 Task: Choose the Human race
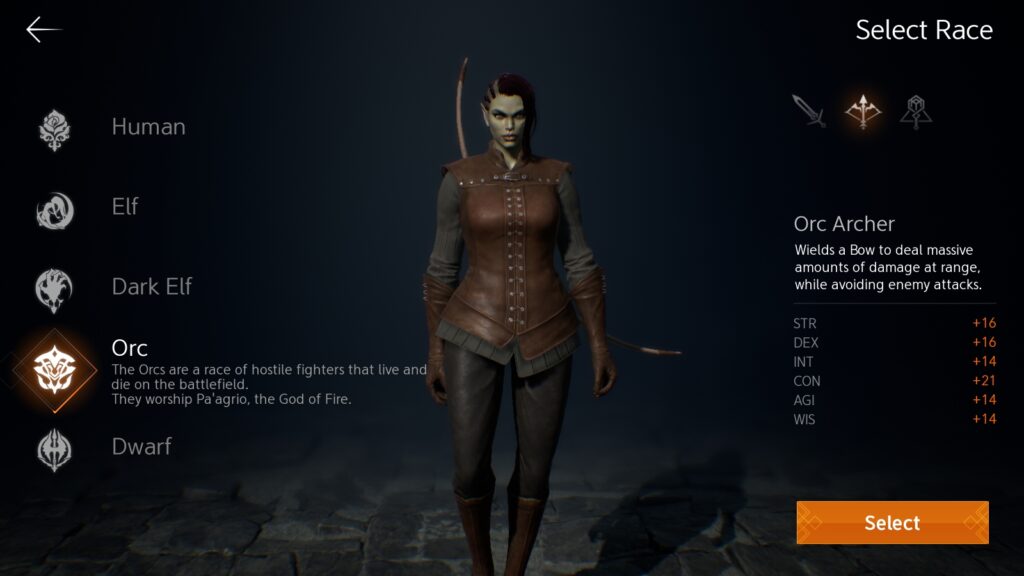148,127
